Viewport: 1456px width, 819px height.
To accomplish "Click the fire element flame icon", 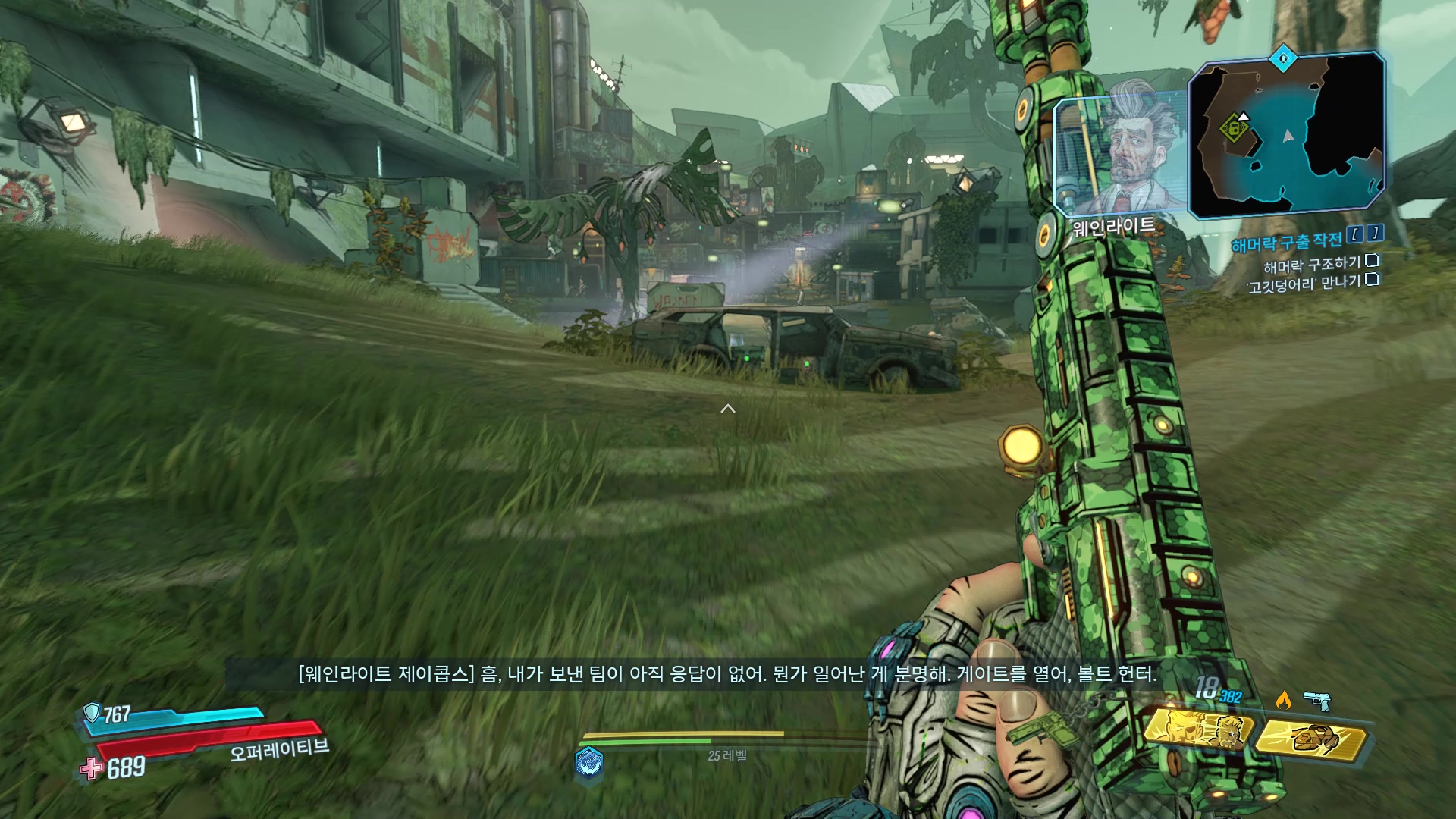I will coord(1283,699).
